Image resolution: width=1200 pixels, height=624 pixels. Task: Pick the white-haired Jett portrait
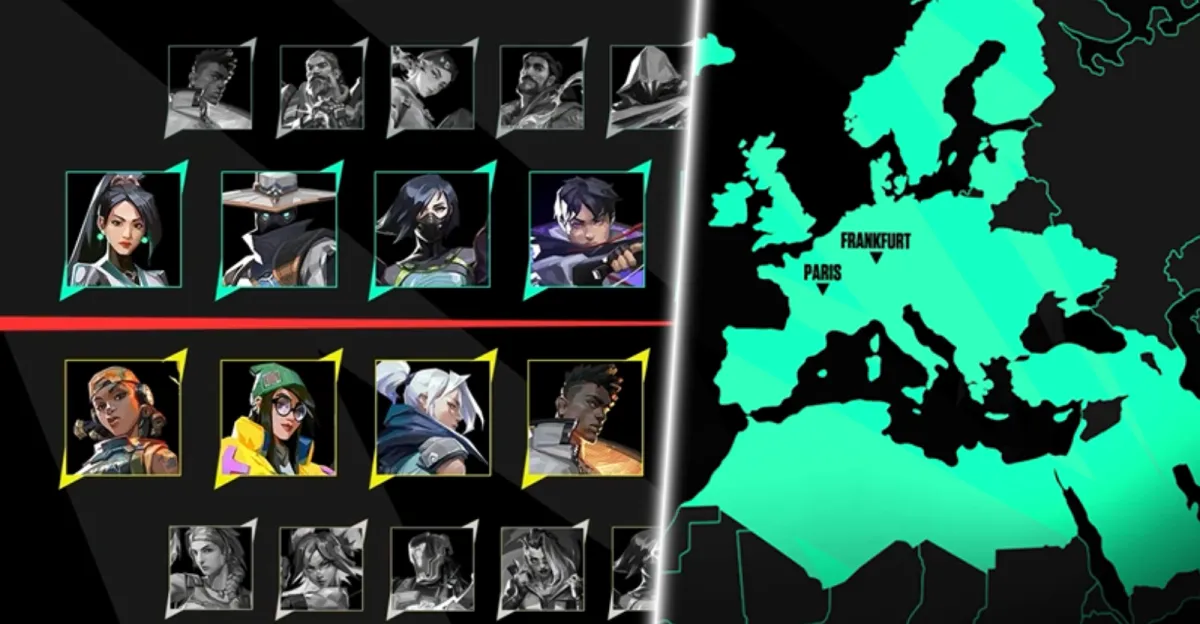point(433,416)
